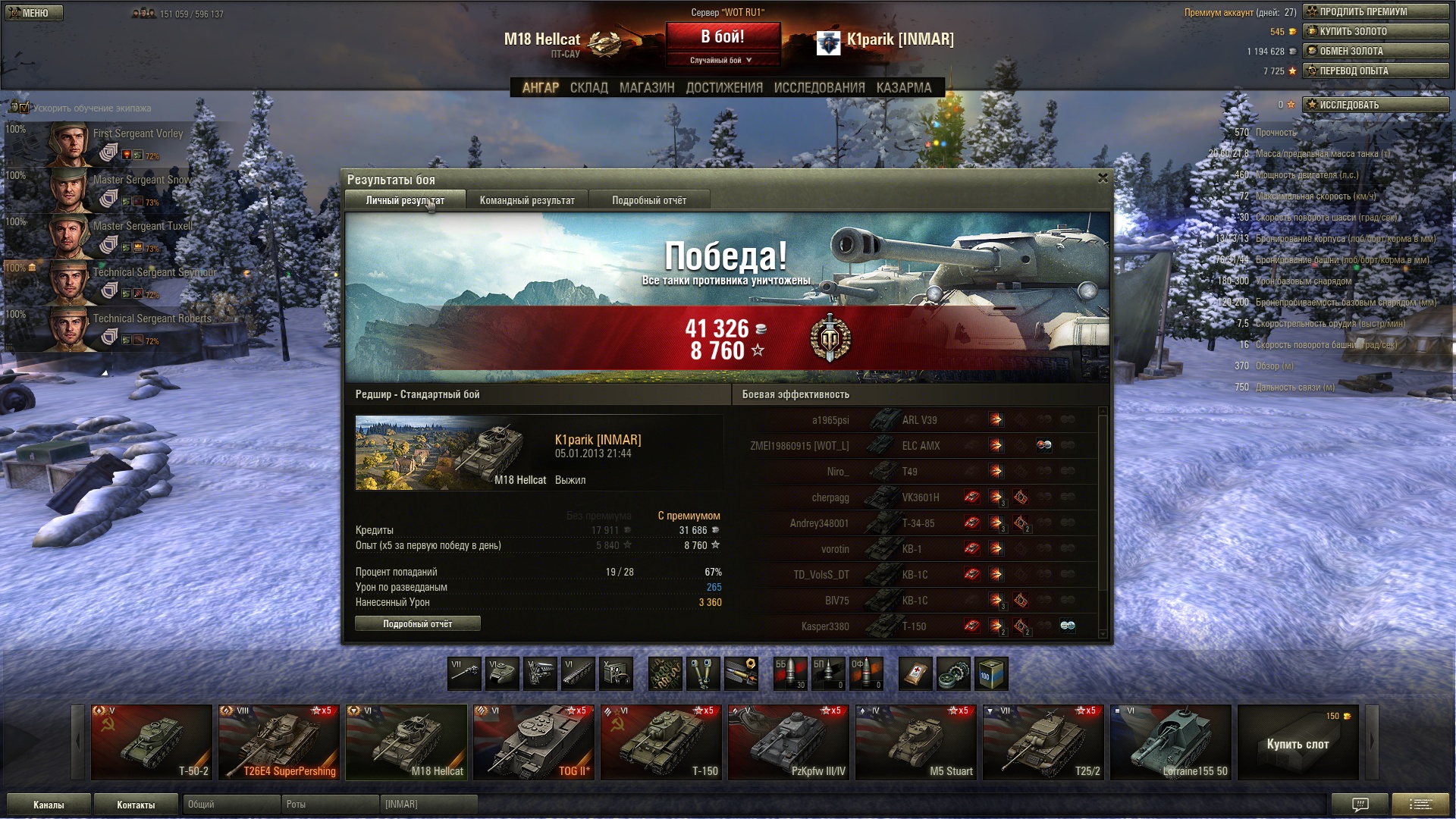Open the МЕНЮ button
Screen dimensions: 1456x819
point(34,13)
